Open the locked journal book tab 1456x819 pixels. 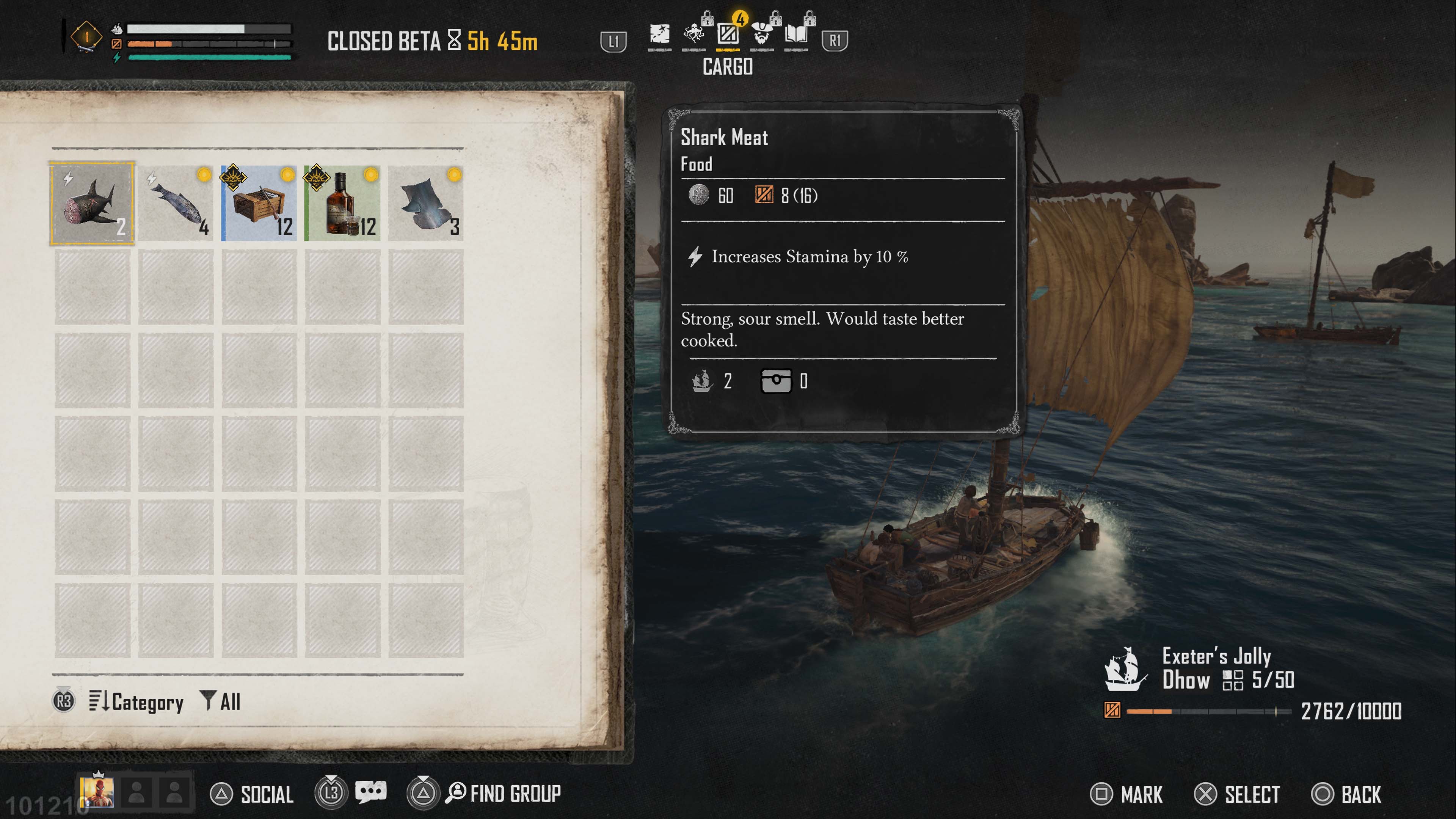[x=796, y=35]
